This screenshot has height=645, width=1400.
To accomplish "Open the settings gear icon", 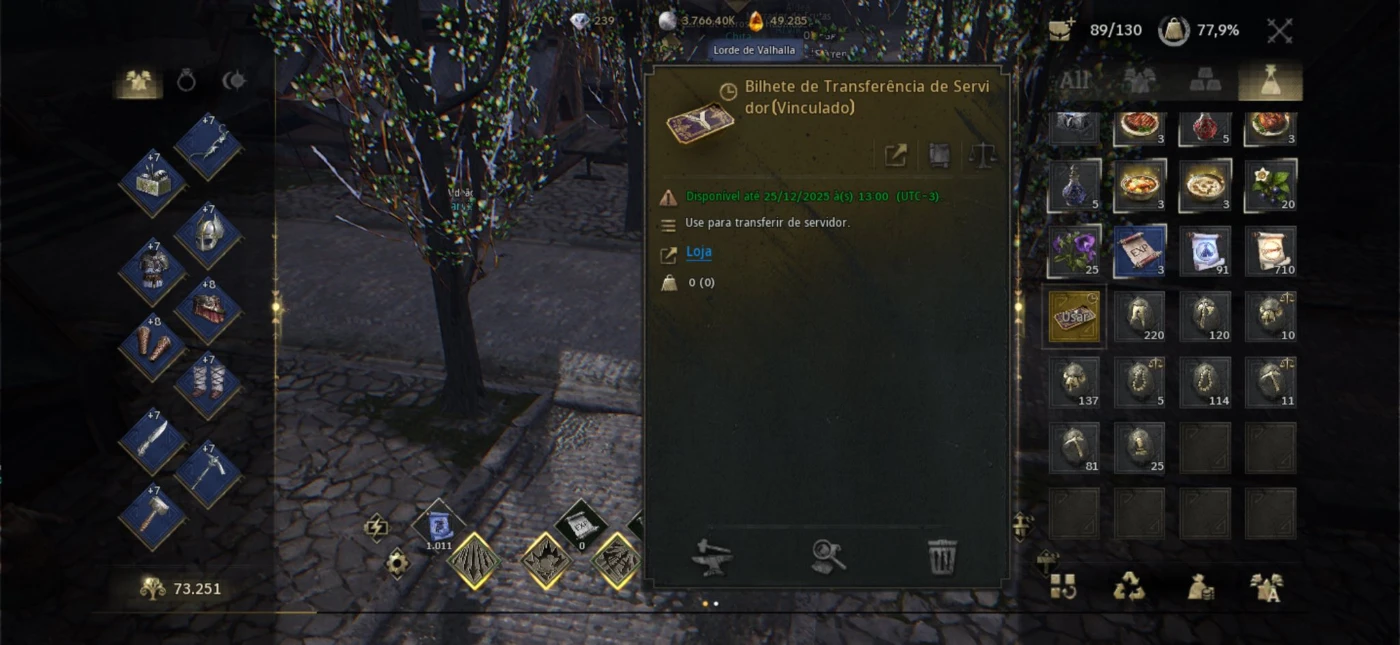I will tap(397, 564).
